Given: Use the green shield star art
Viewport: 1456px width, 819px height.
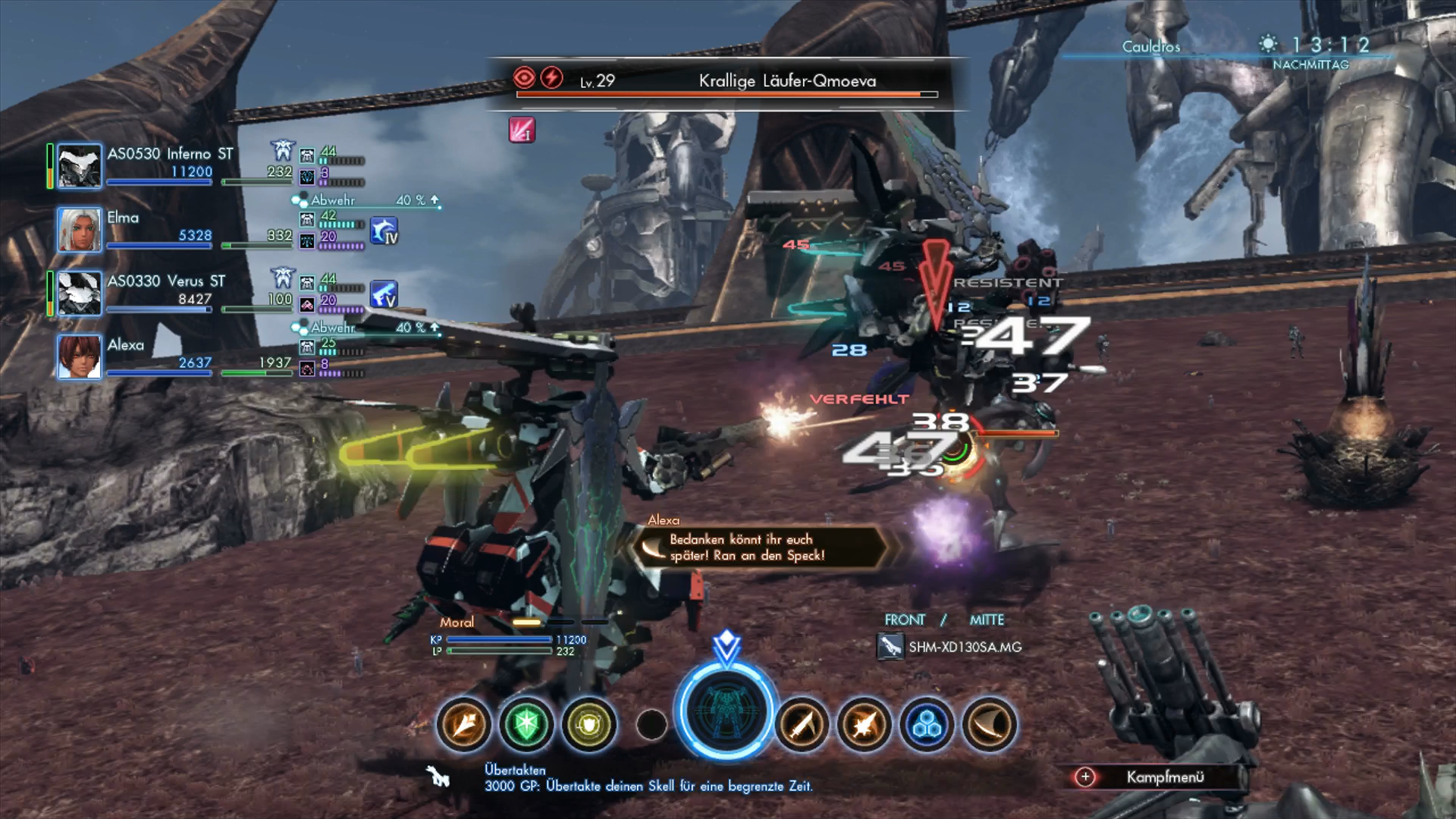Looking at the screenshot, I should click(526, 725).
